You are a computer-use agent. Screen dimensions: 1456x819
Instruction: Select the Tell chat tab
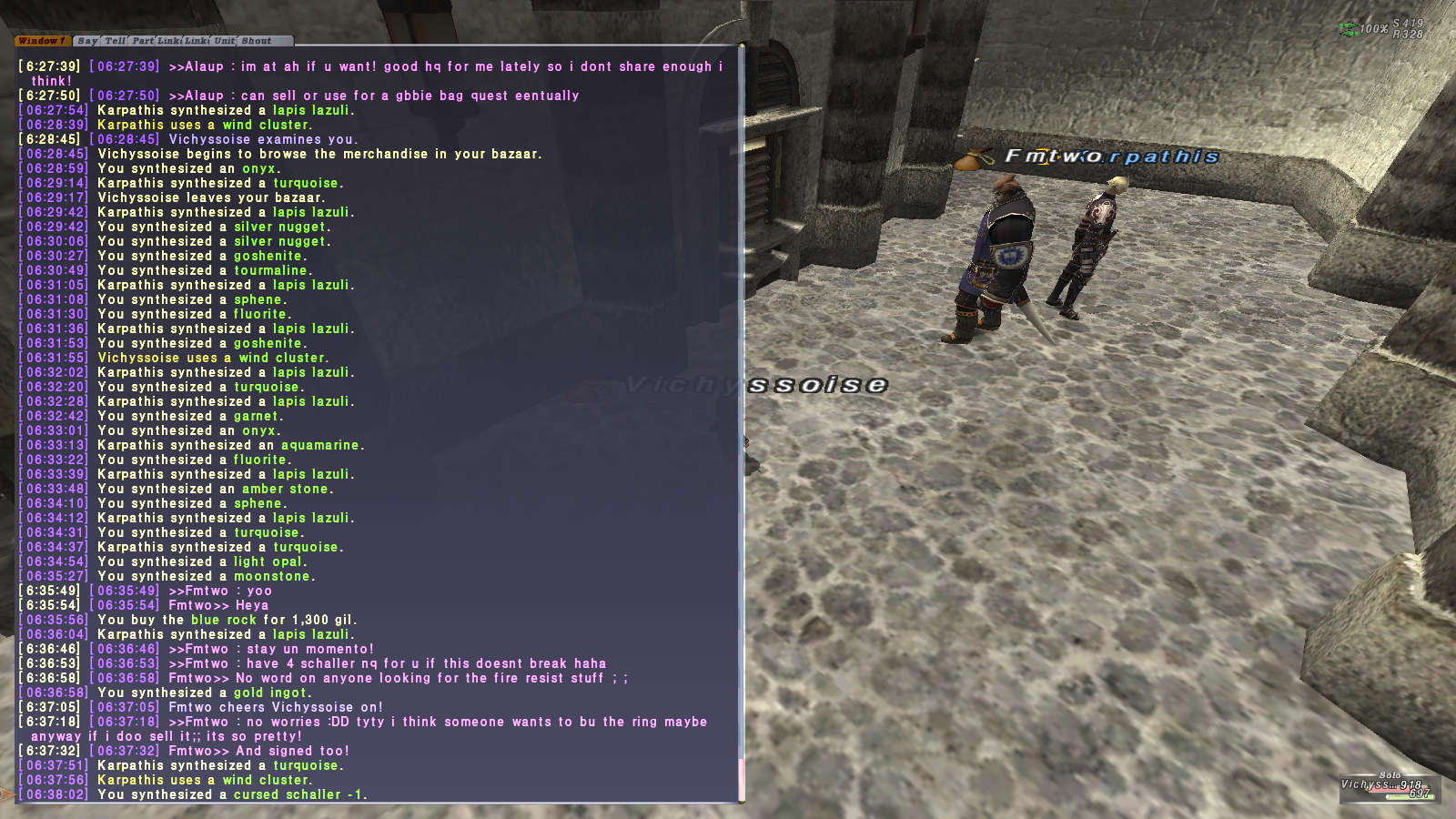coord(115,41)
